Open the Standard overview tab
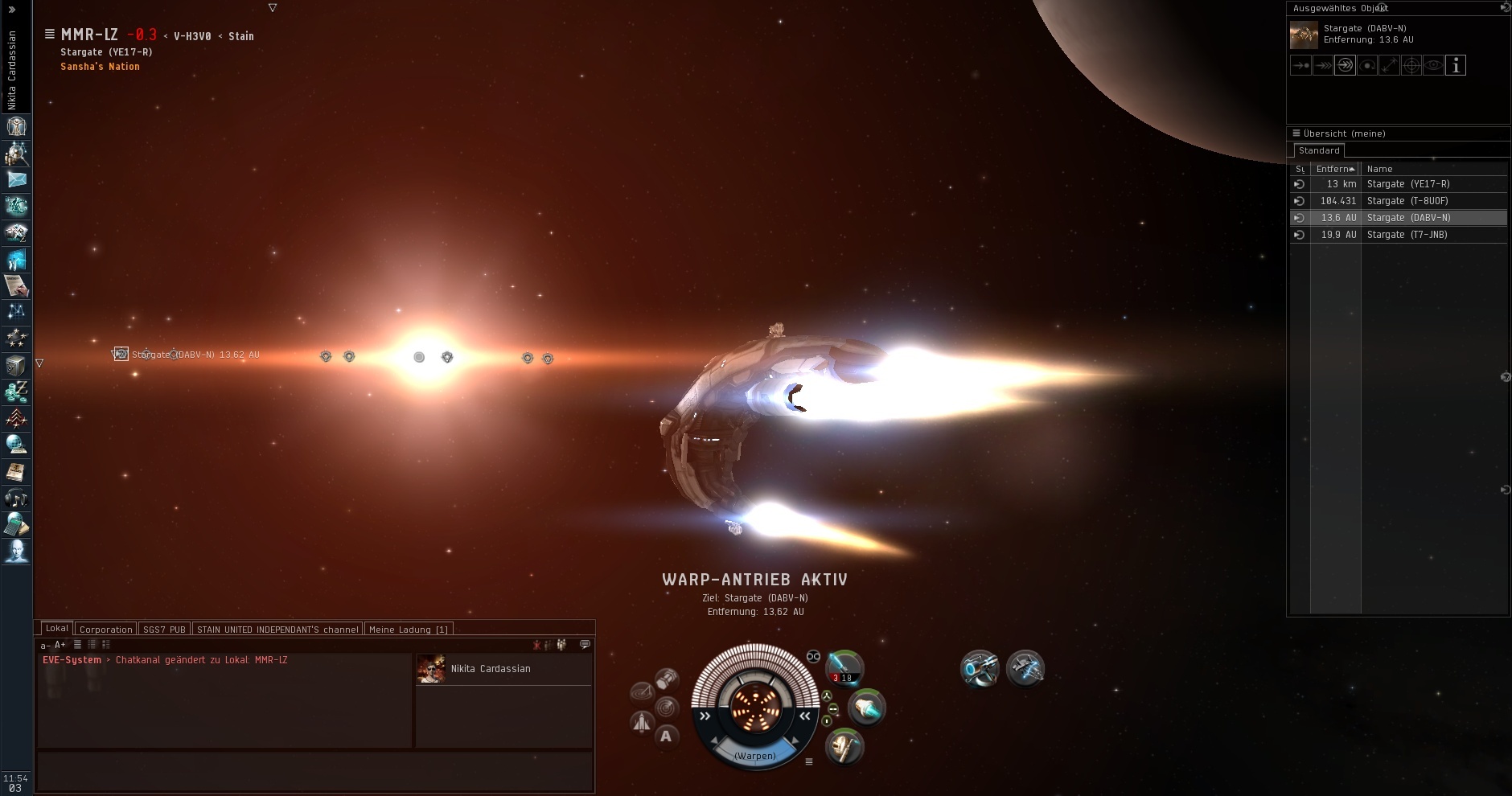This screenshot has width=1512, height=796. pos(1319,150)
